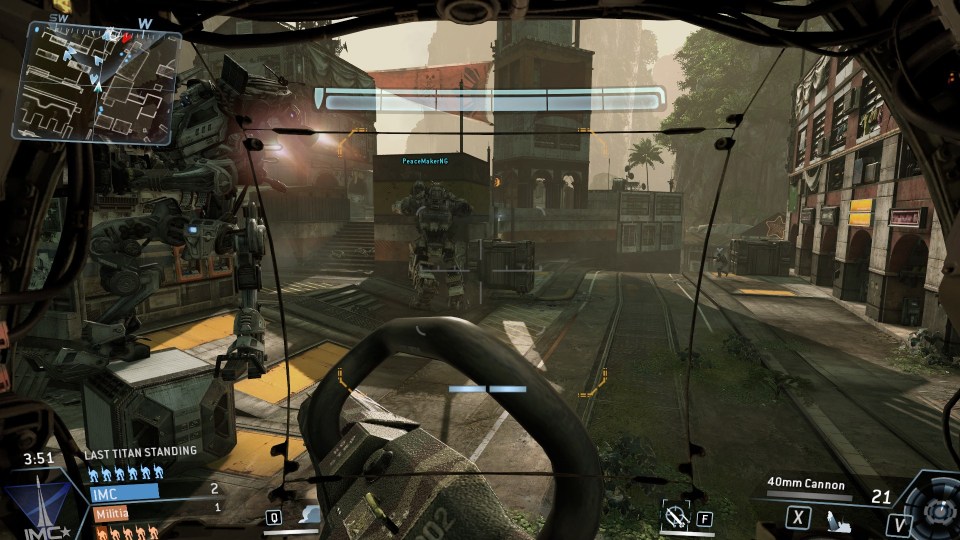Activate the circular titan core dial

(x=939, y=512)
